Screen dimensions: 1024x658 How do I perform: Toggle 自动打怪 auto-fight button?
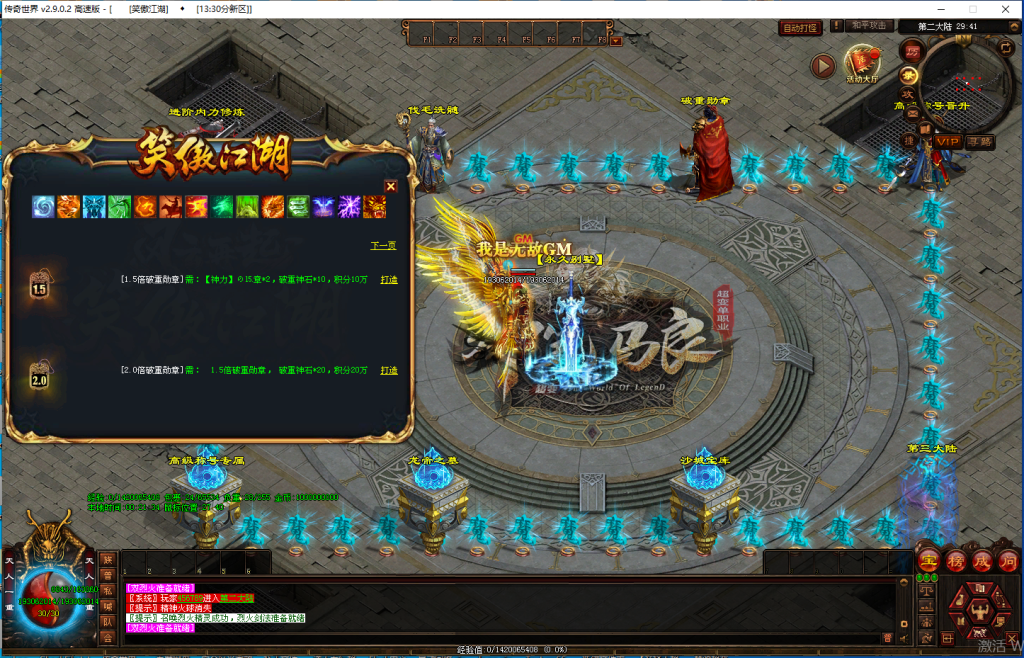pos(800,28)
